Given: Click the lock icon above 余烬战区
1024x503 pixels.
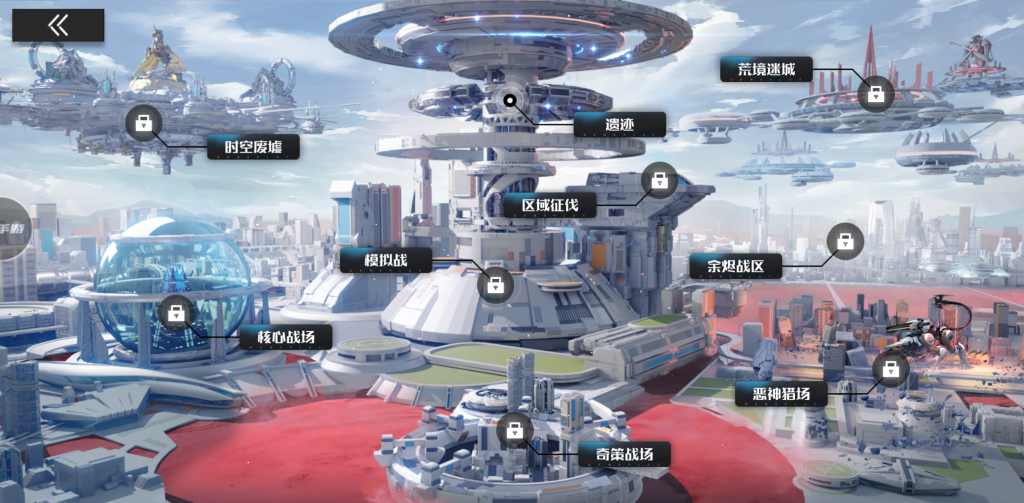Looking at the screenshot, I should tap(846, 240).
